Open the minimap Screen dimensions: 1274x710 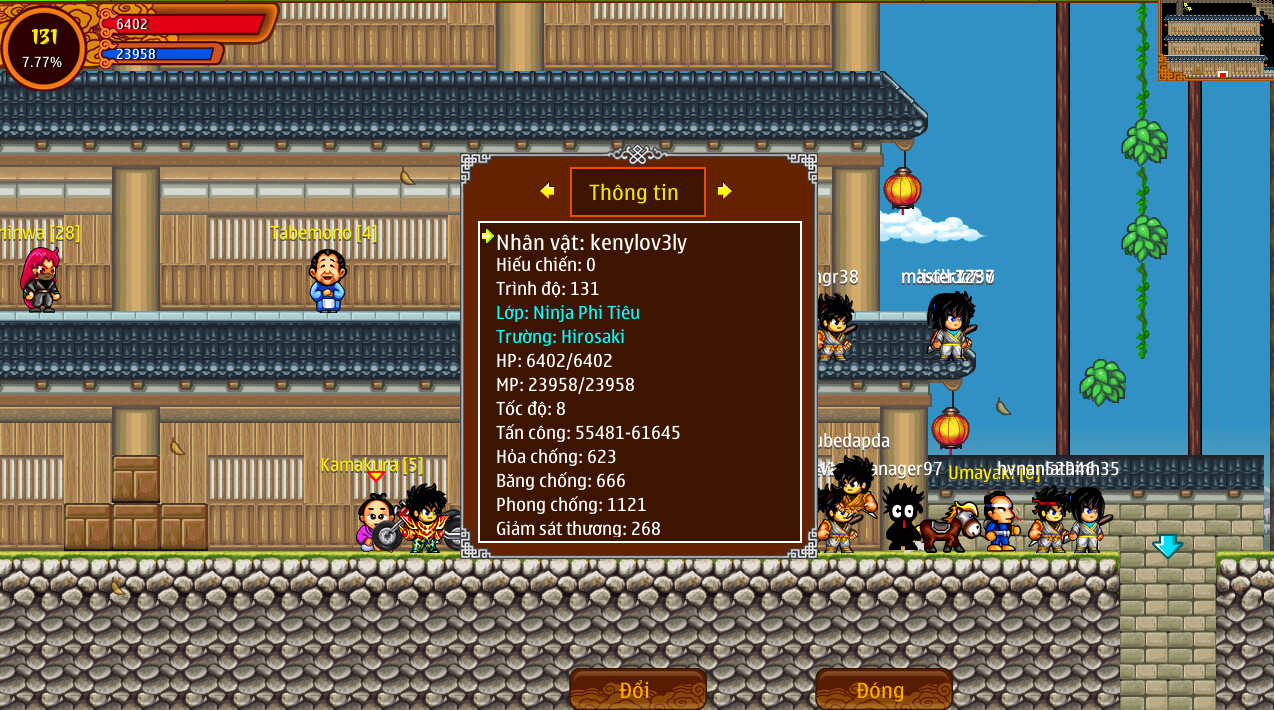(1215, 40)
